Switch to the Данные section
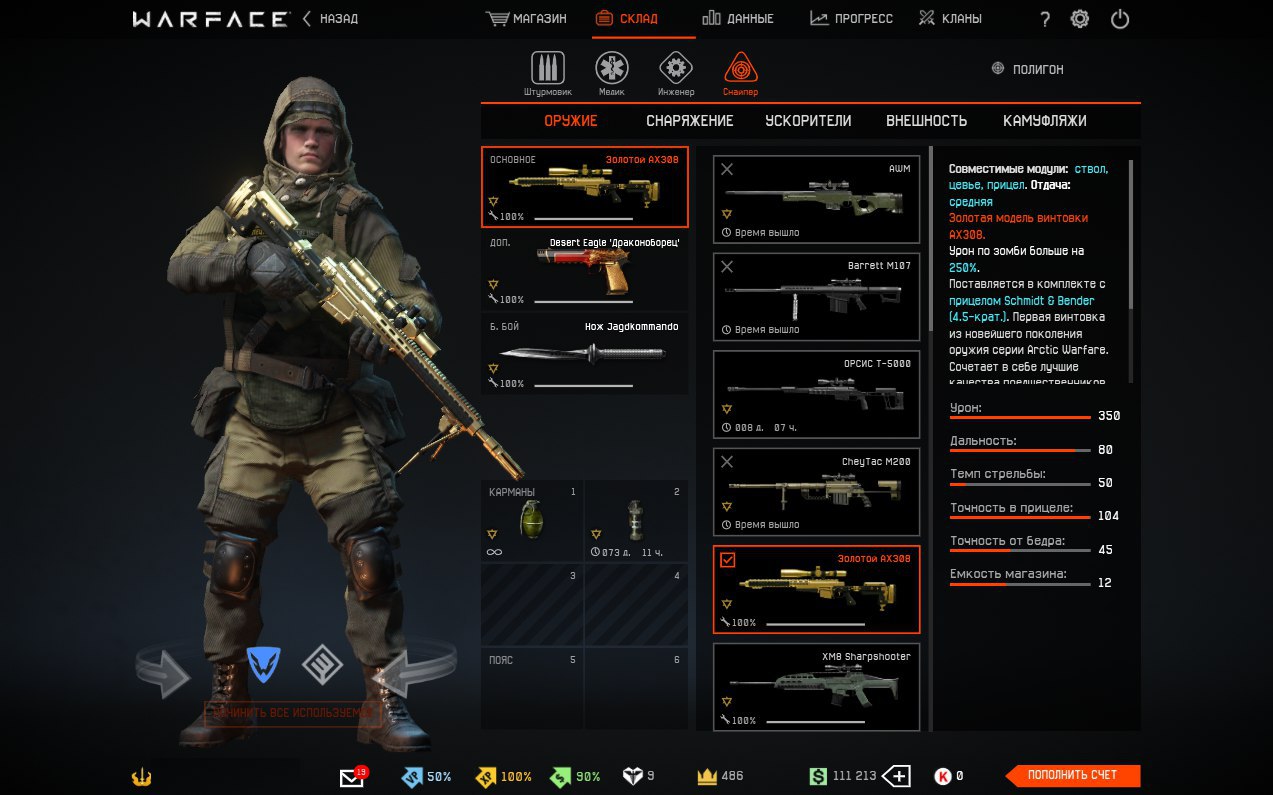 pos(738,19)
